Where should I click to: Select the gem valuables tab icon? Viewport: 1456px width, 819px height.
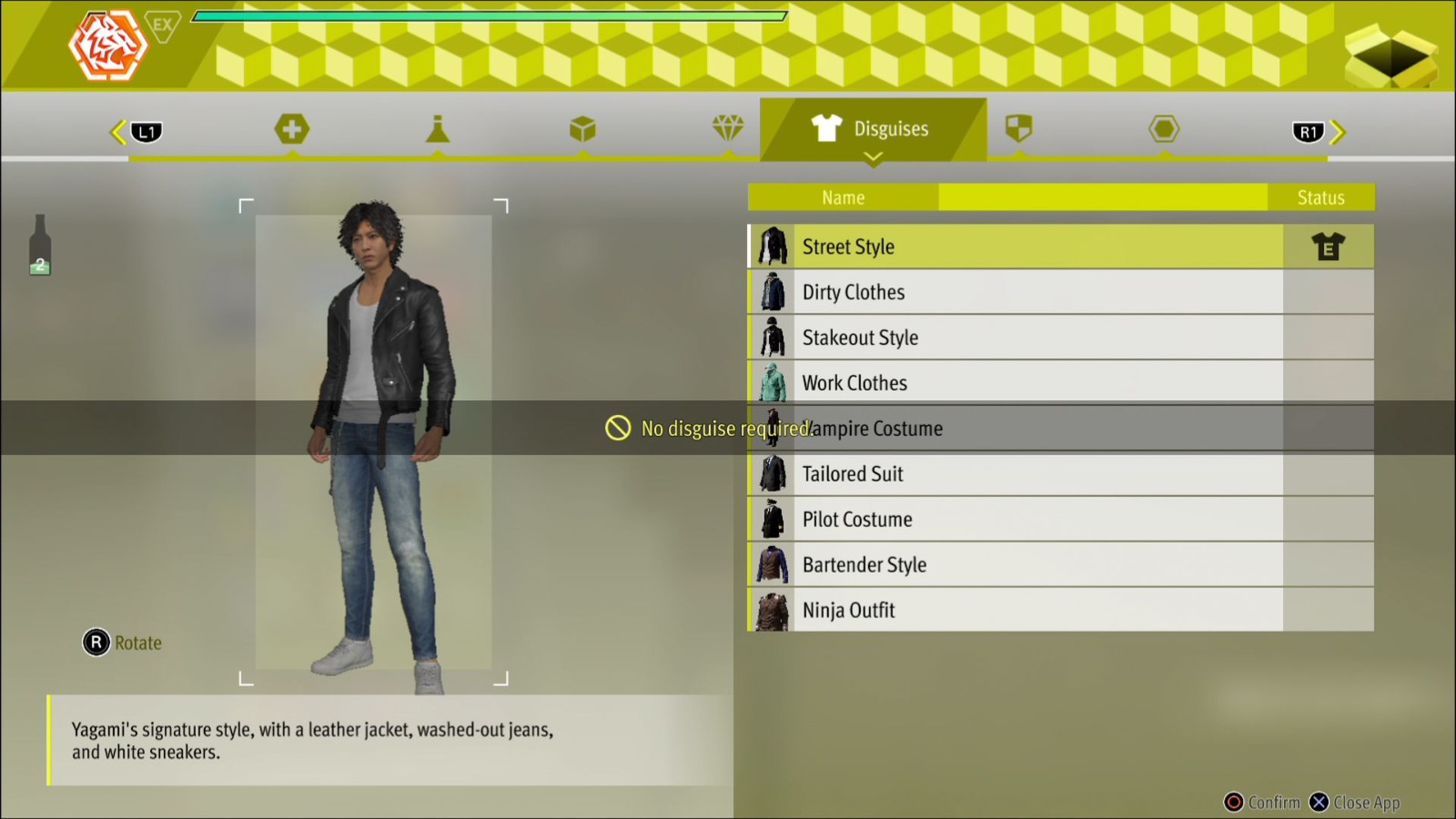(x=729, y=128)
